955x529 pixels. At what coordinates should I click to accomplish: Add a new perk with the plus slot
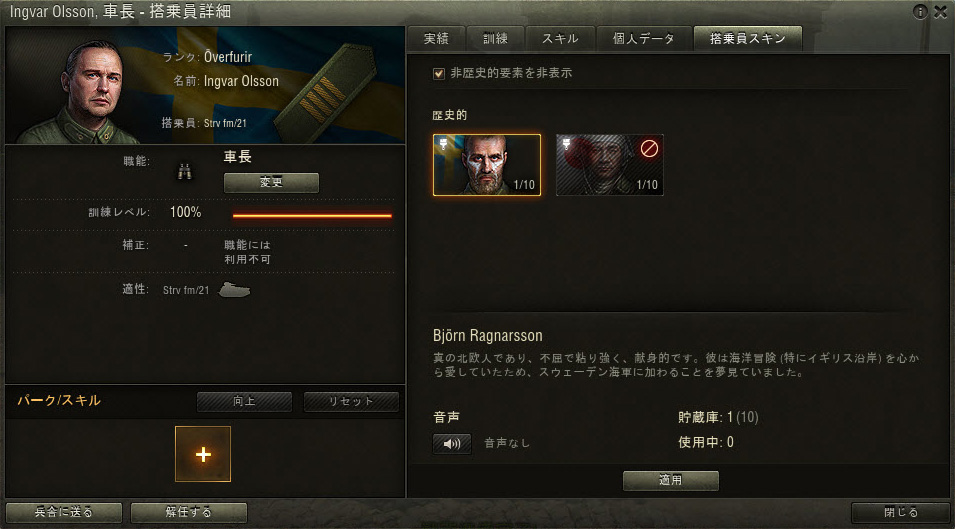pyautogui.click(x=203, y=454)
